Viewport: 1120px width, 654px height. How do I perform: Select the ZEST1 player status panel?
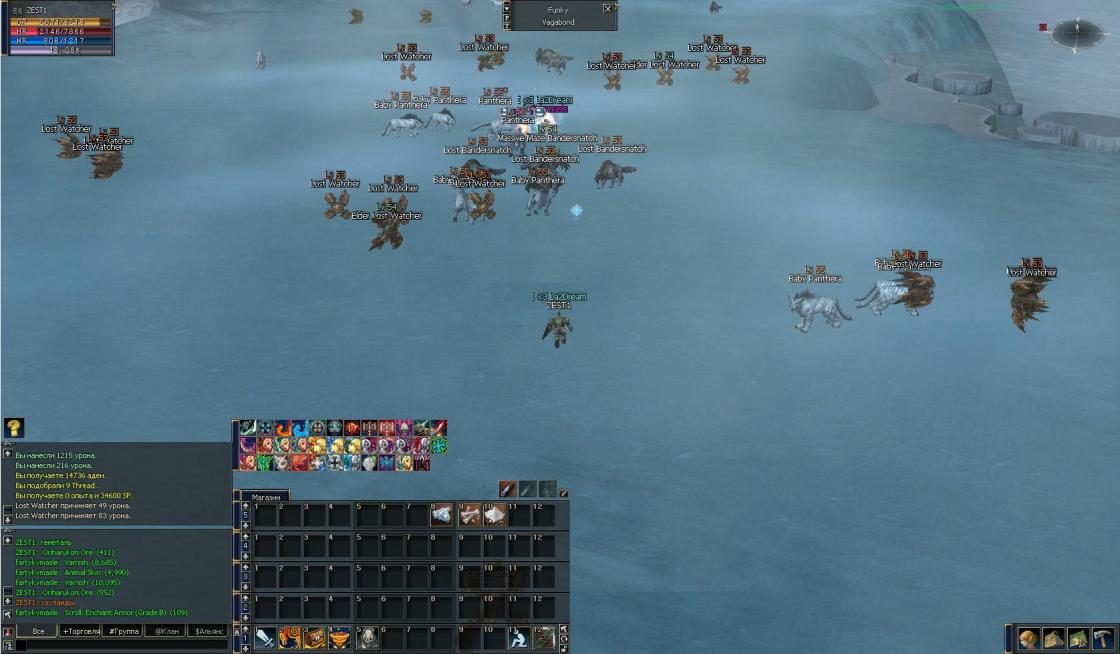(x=58, y=28)
